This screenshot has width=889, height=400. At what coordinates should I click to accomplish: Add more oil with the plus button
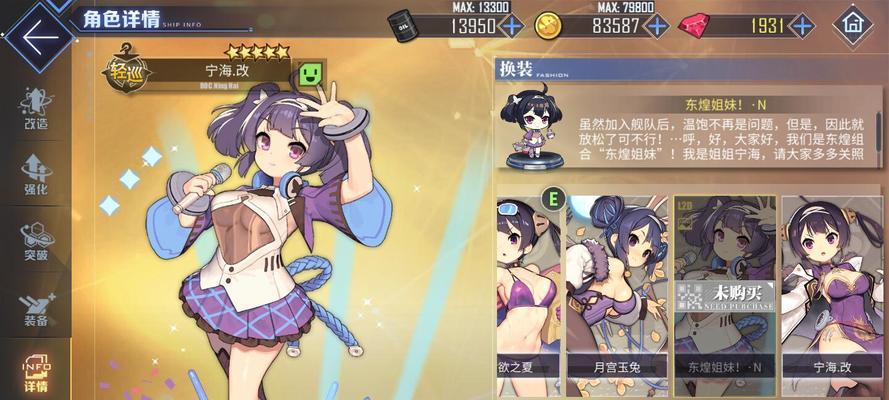[x=512, y=26]
